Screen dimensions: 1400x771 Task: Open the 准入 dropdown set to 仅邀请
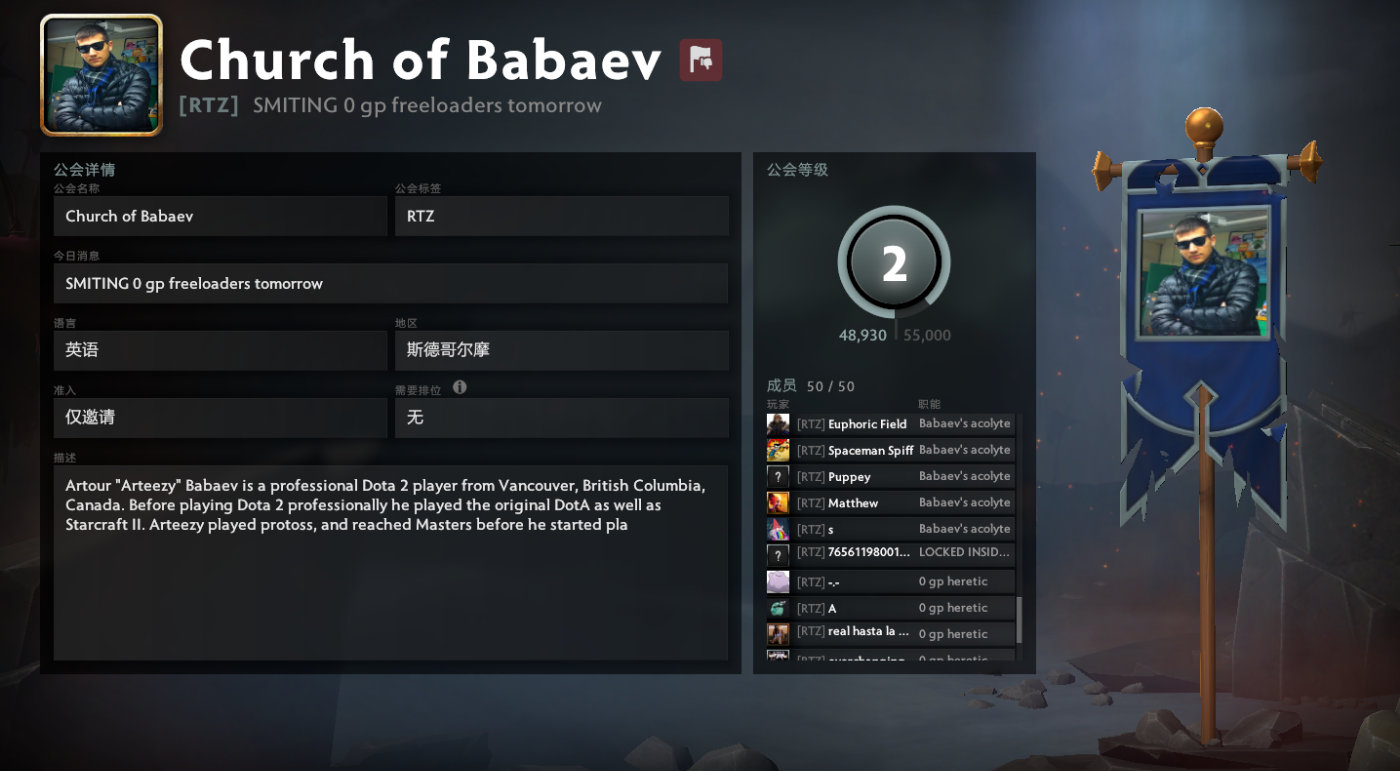(220, 417)
